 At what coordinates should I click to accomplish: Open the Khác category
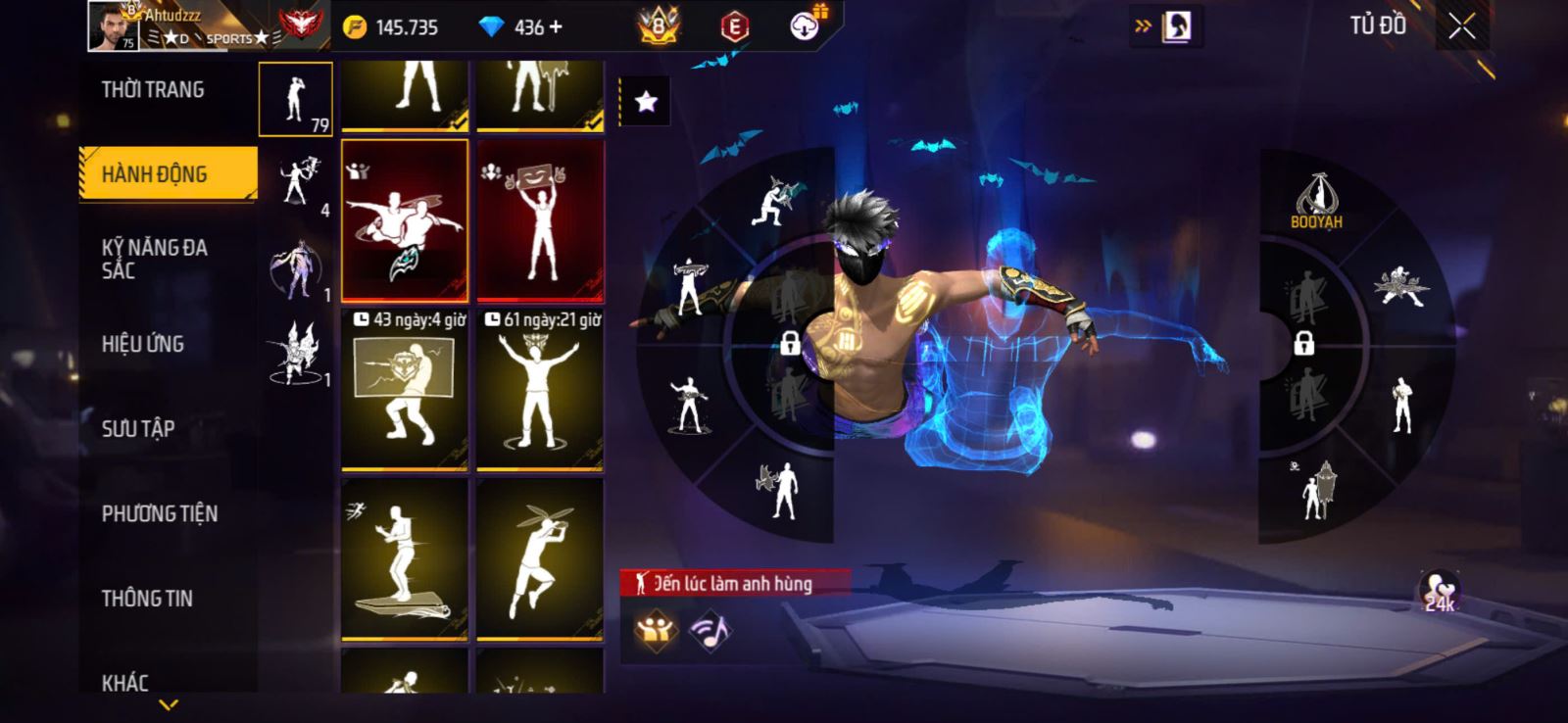125,682
